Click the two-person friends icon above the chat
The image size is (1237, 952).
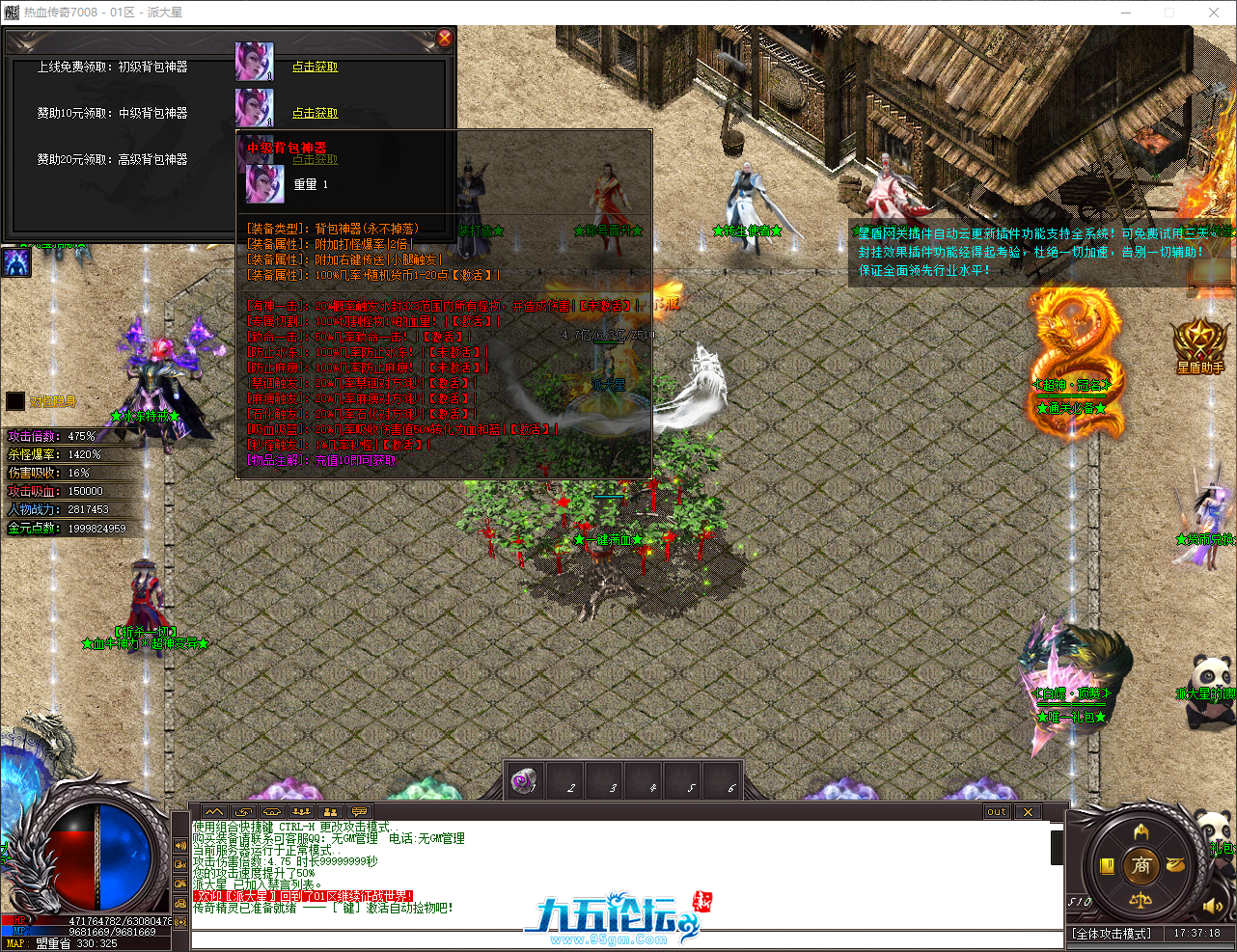coord(331,813)
